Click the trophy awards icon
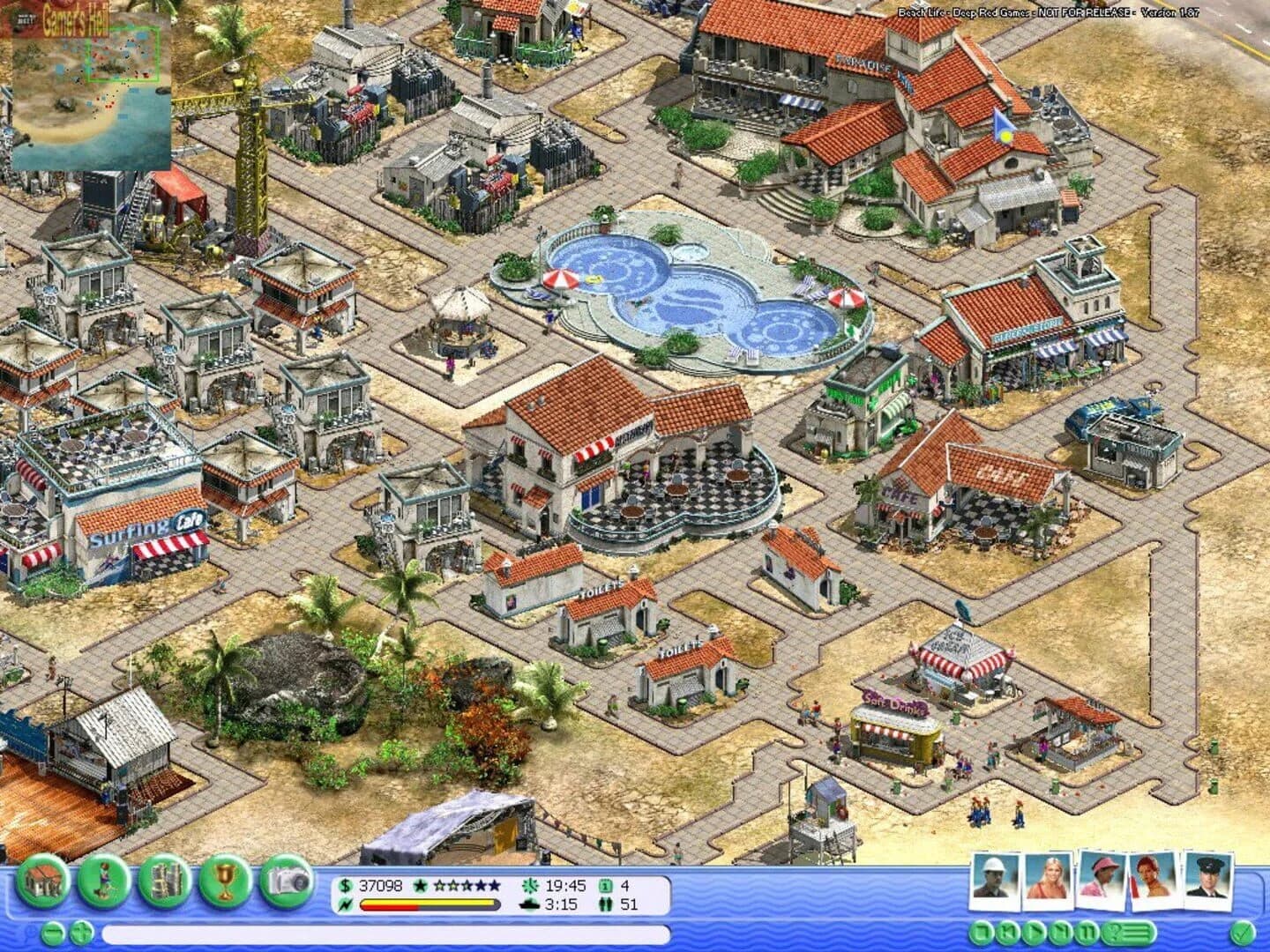 (223, 881)
